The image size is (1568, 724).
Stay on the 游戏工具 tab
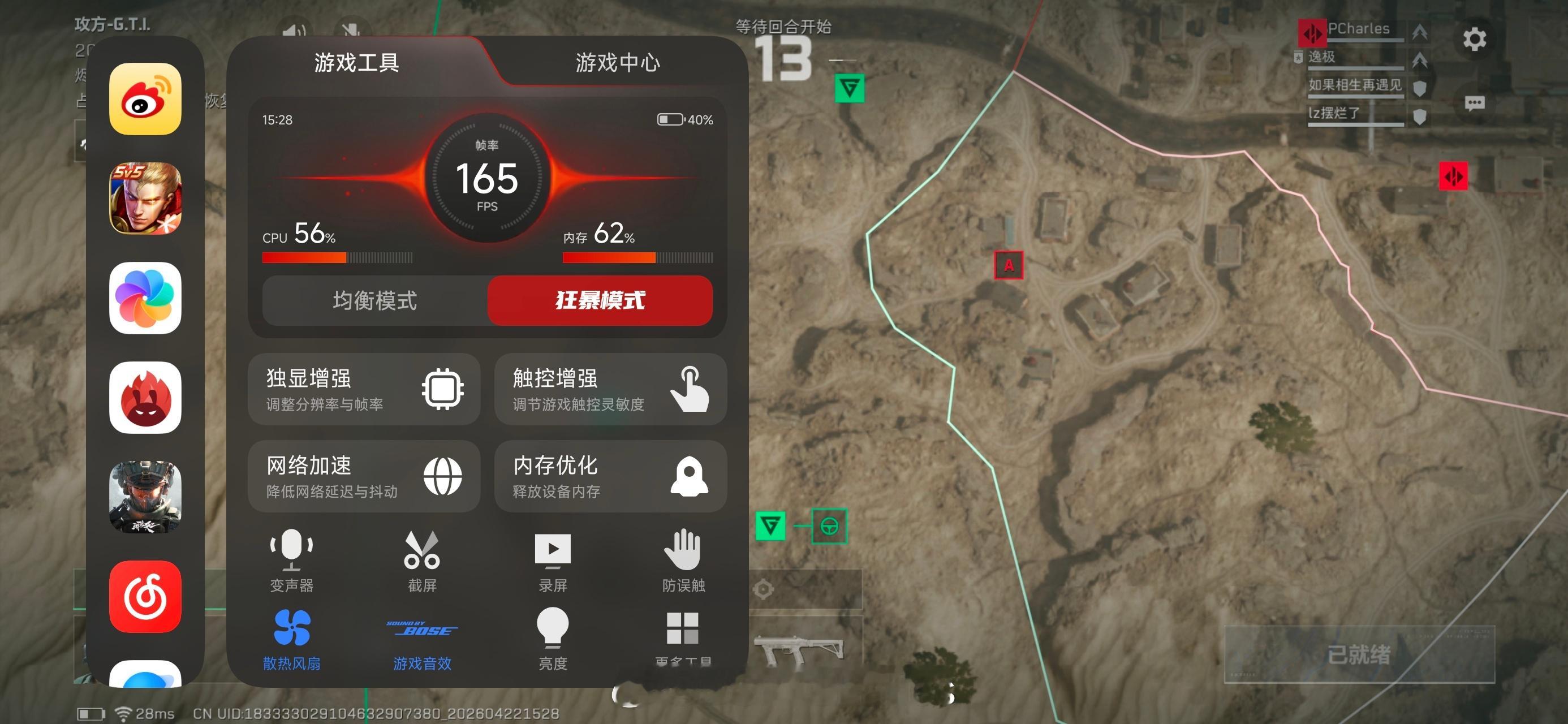tap(357, 63)
